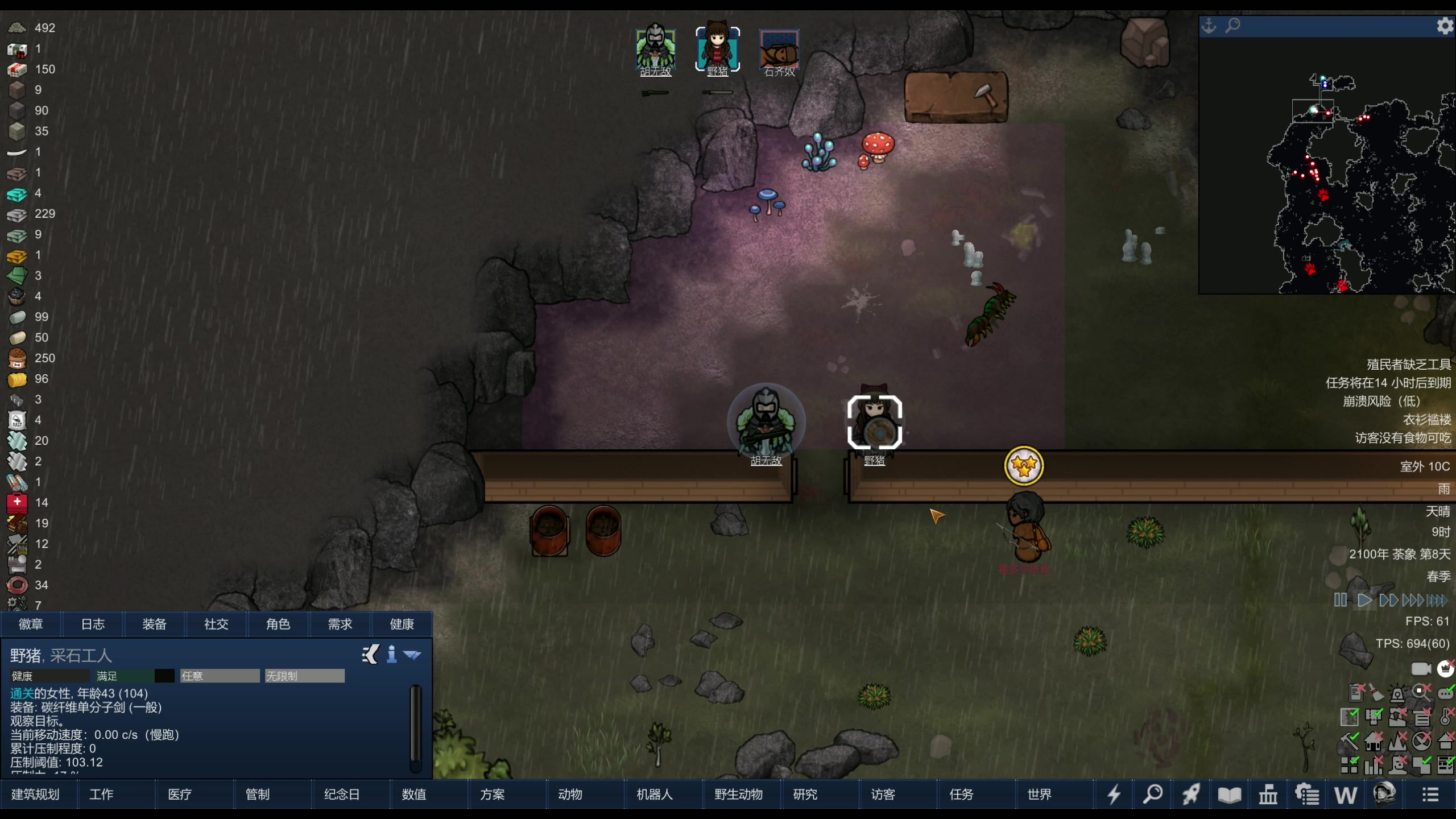Open the 研究 research menu

coord(805,794)
